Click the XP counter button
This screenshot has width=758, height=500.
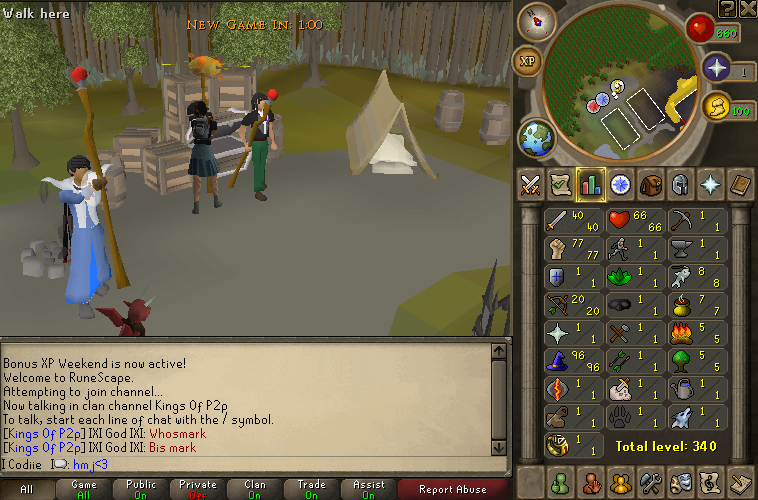click(527, 61)
